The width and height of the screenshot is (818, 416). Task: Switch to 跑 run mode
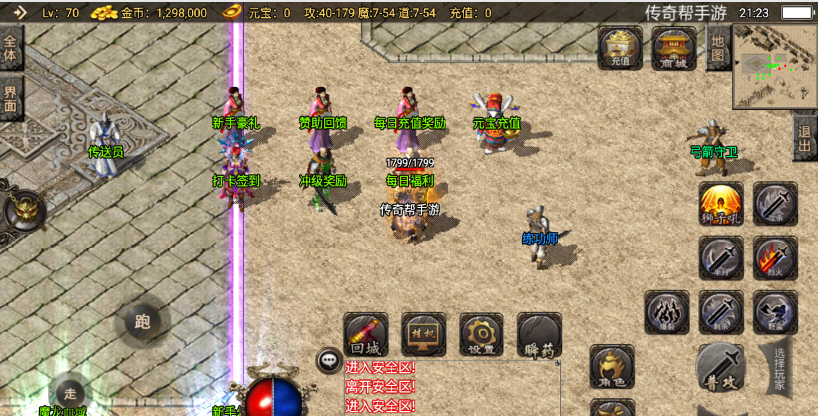point(141,322)
